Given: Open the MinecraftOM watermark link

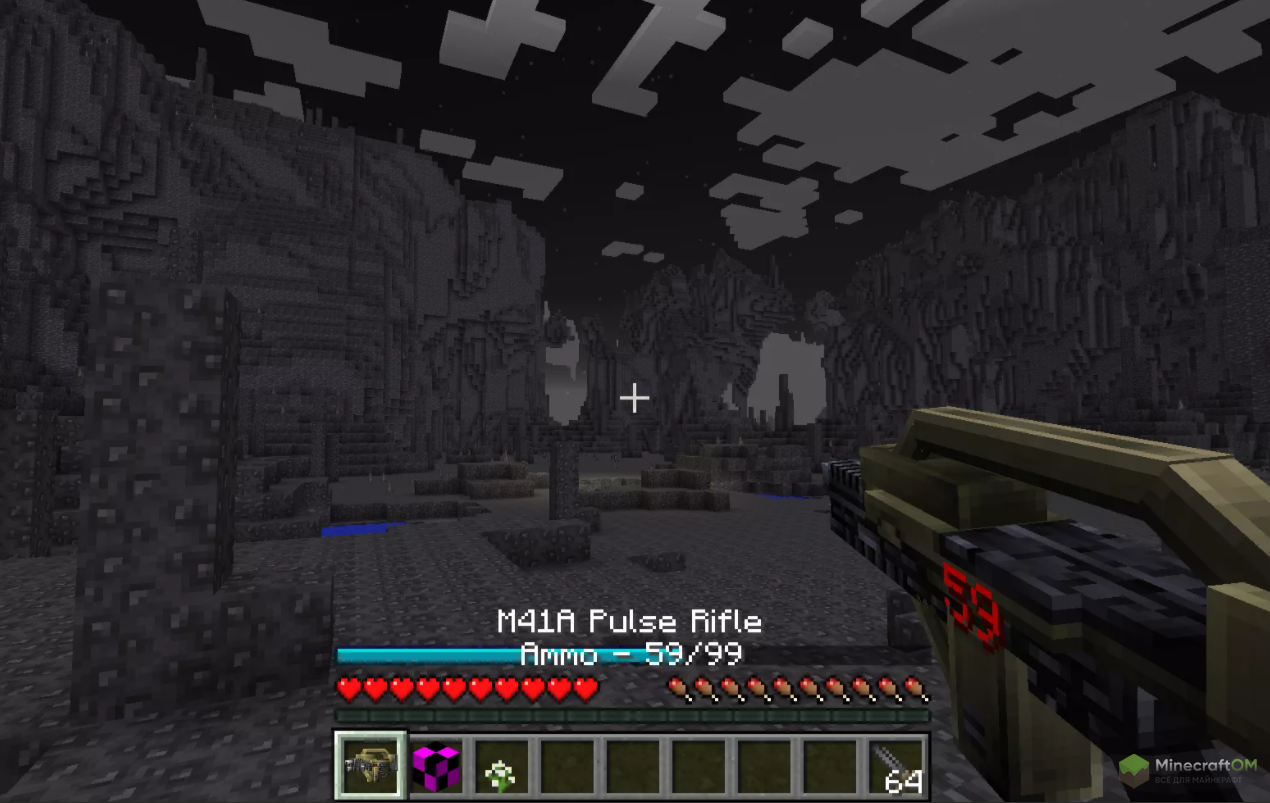Looking at the screenshot, I should click(x=1190, y=770).
